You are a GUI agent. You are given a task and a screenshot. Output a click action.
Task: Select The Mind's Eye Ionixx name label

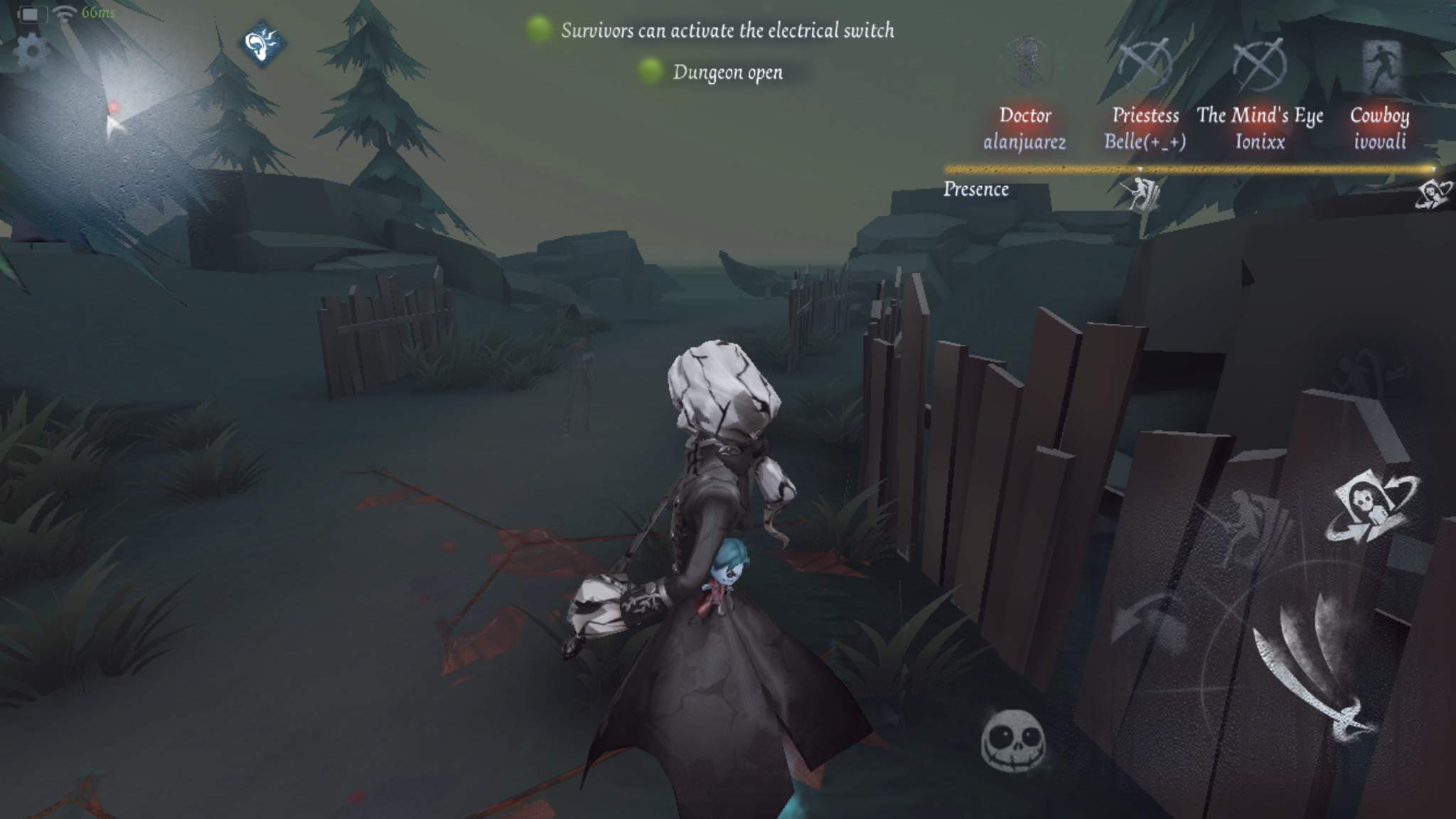point(1260,129)
